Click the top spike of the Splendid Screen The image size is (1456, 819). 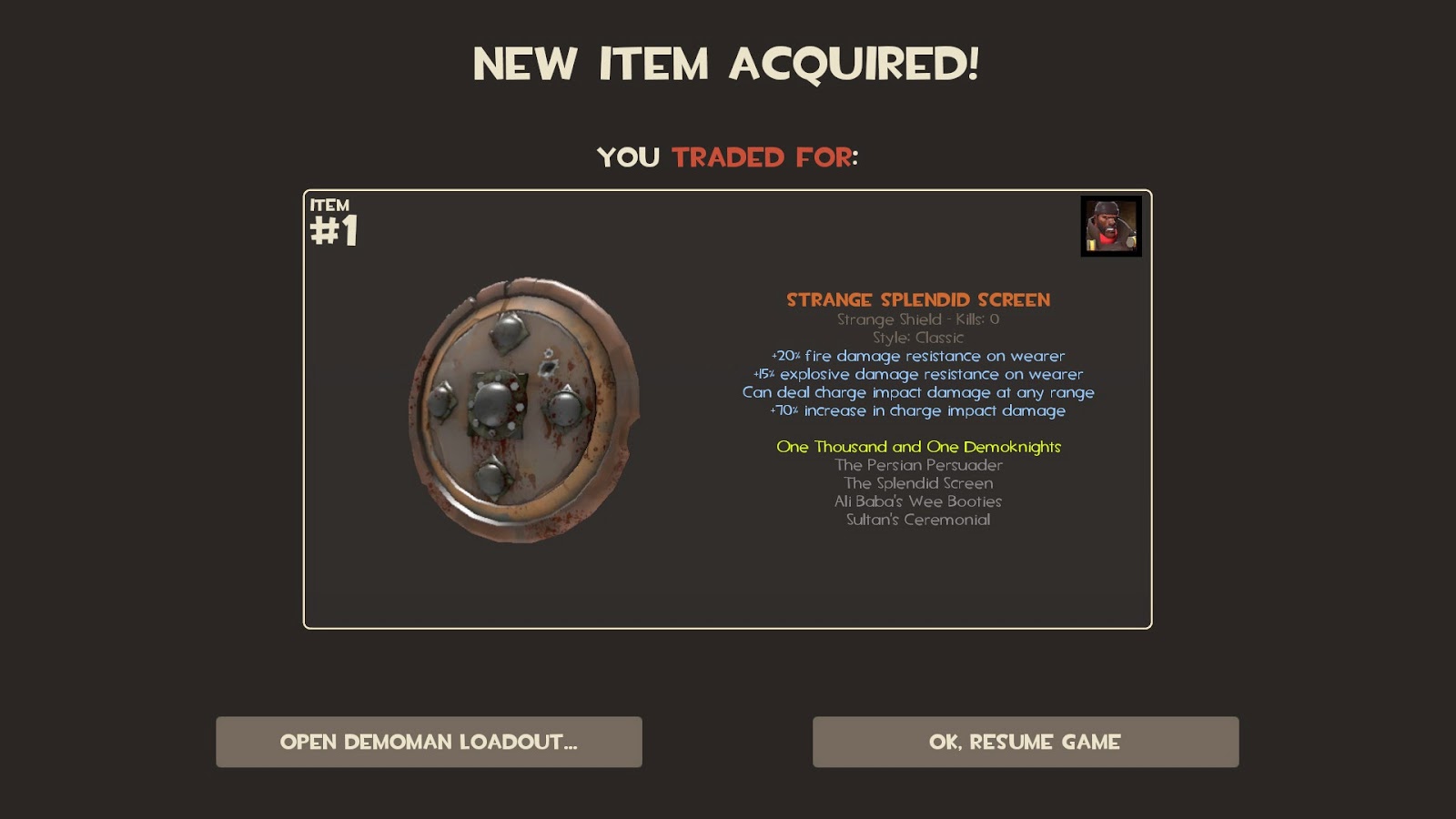point(508,333)
